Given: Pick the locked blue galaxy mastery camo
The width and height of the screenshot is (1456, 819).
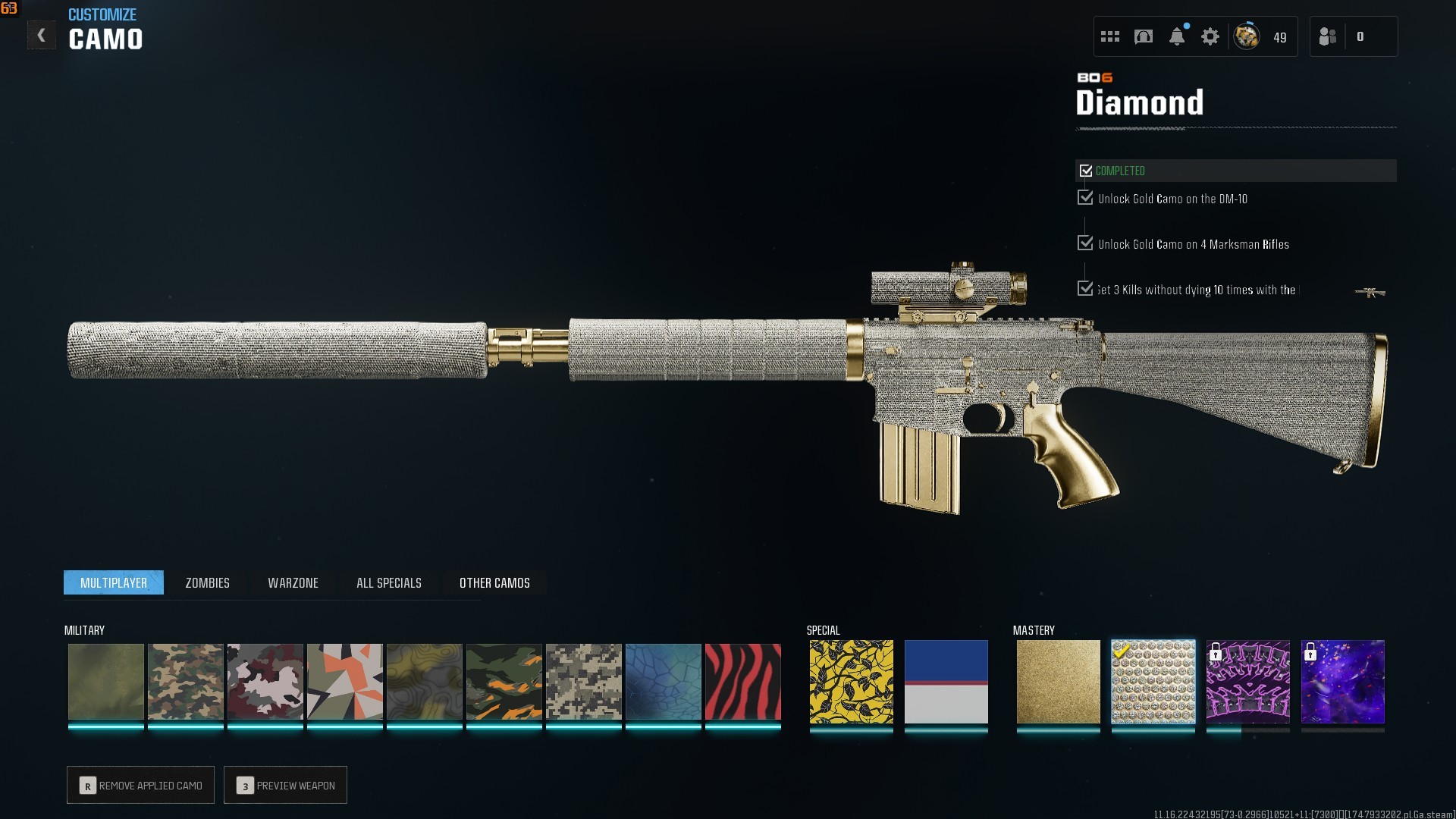Looking at the screenshot, I should click(1342, 682).
